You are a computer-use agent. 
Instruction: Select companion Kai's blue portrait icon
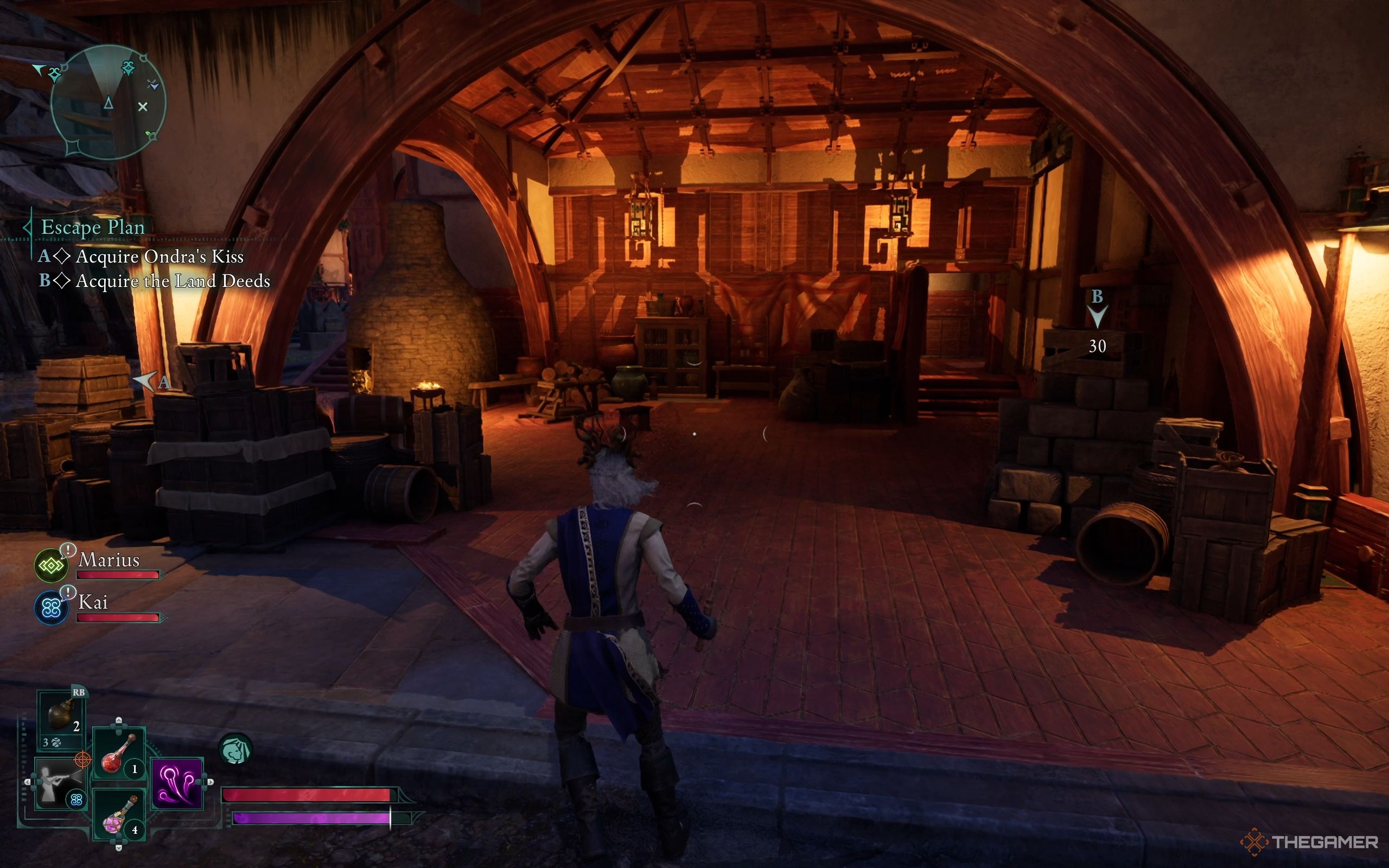click(51, 608)
